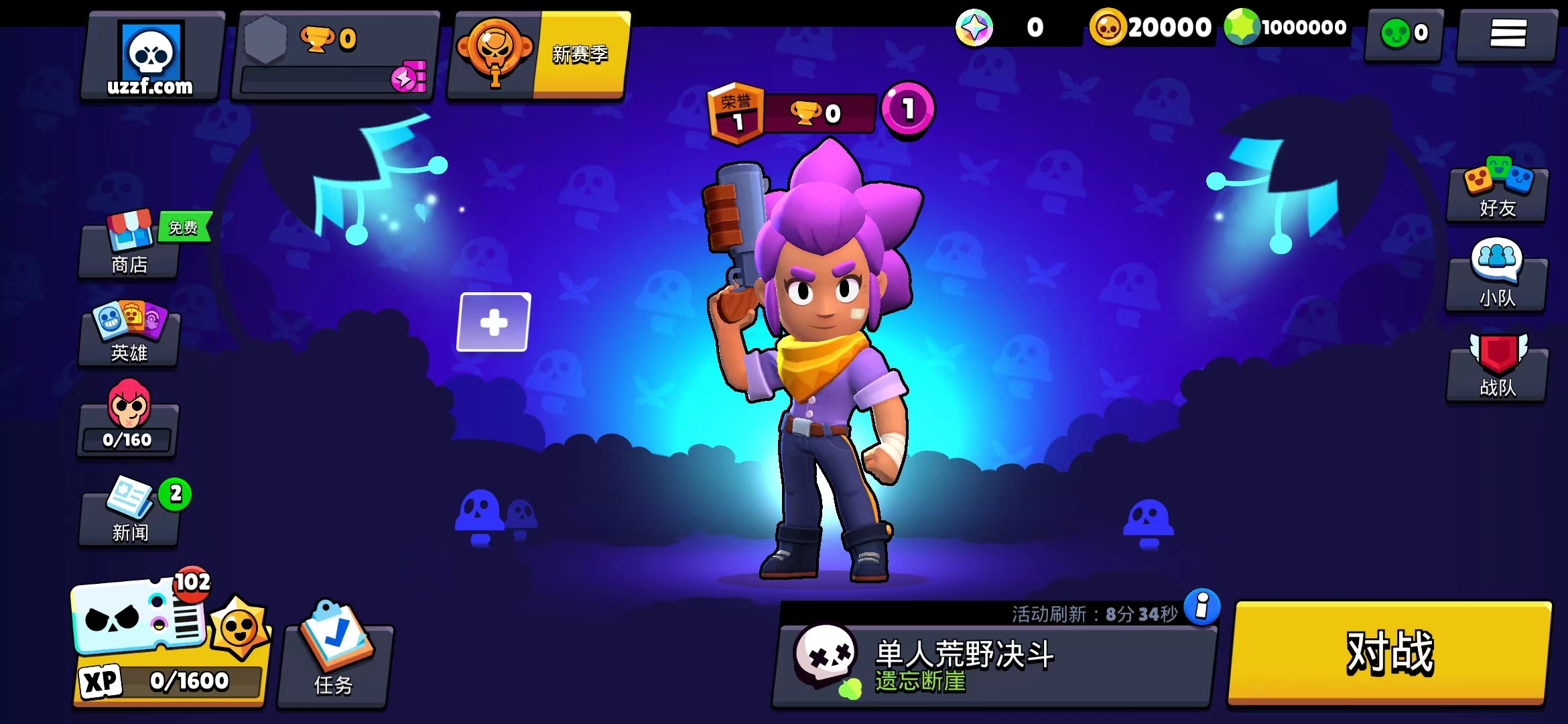Tap the star points currency icon
Viewport: 1568px width, 724px height.
click(975, 28)
